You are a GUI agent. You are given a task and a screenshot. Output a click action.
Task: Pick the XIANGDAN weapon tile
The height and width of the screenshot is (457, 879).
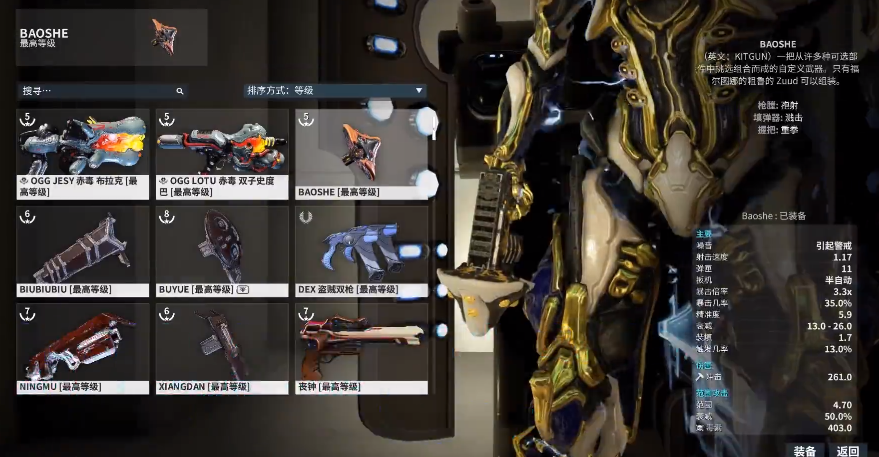click(222, 348)
